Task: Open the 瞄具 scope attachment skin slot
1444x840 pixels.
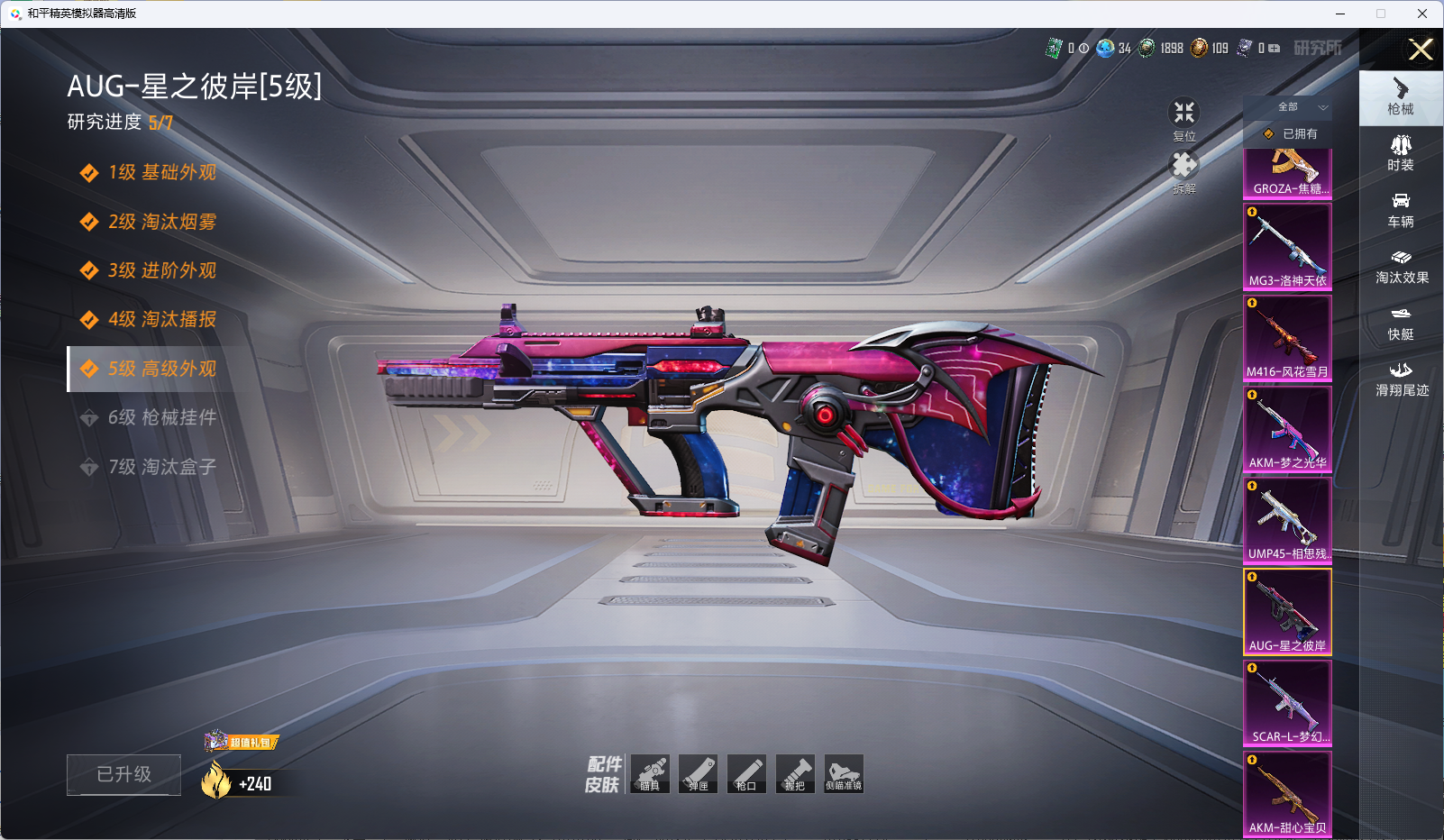Action: click(650, 774)
